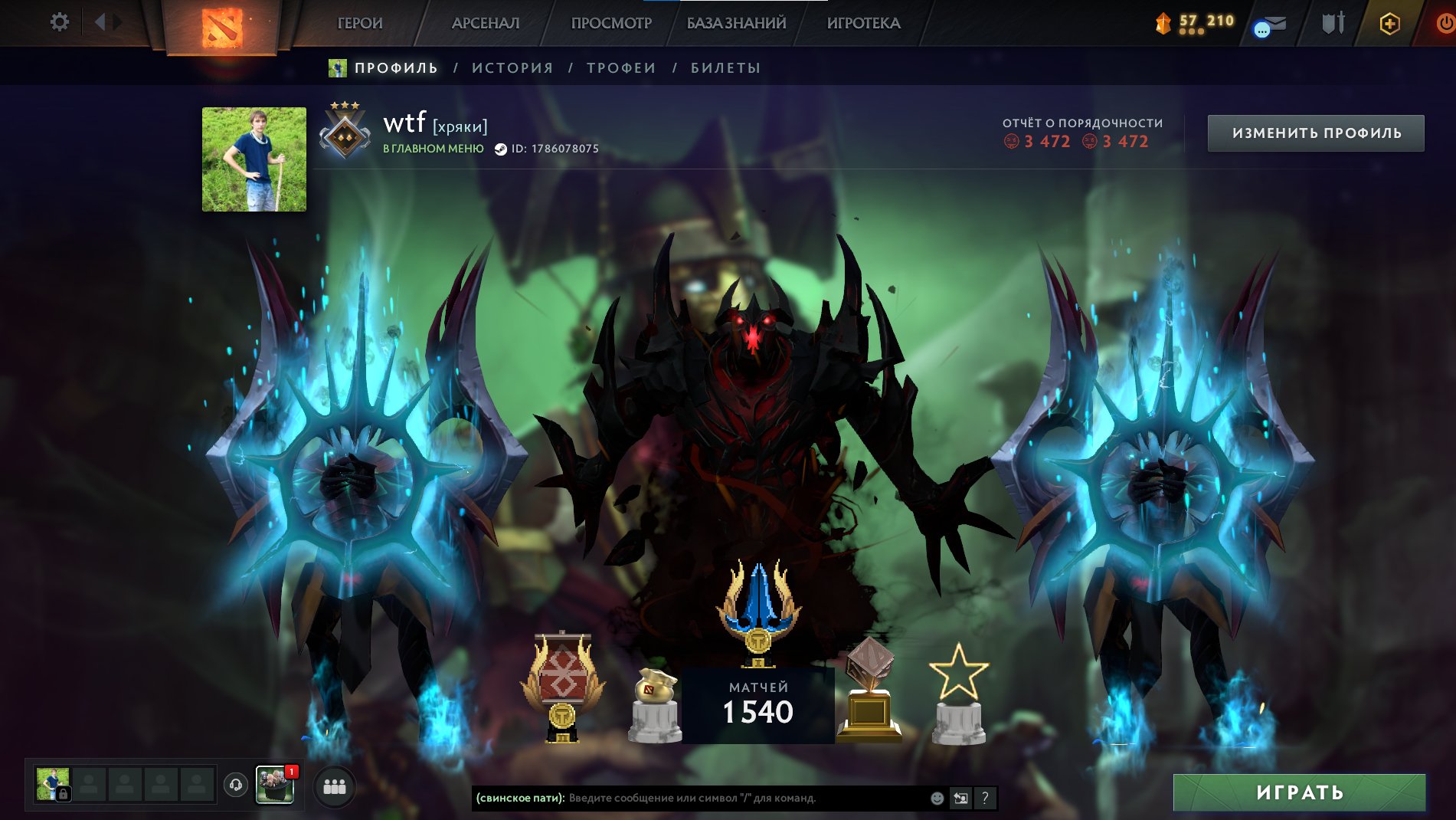Switch to the ИСТОРИЯ tab
Screen dimensions: 1456x820
pyautogui.click(x=512, y=68)
